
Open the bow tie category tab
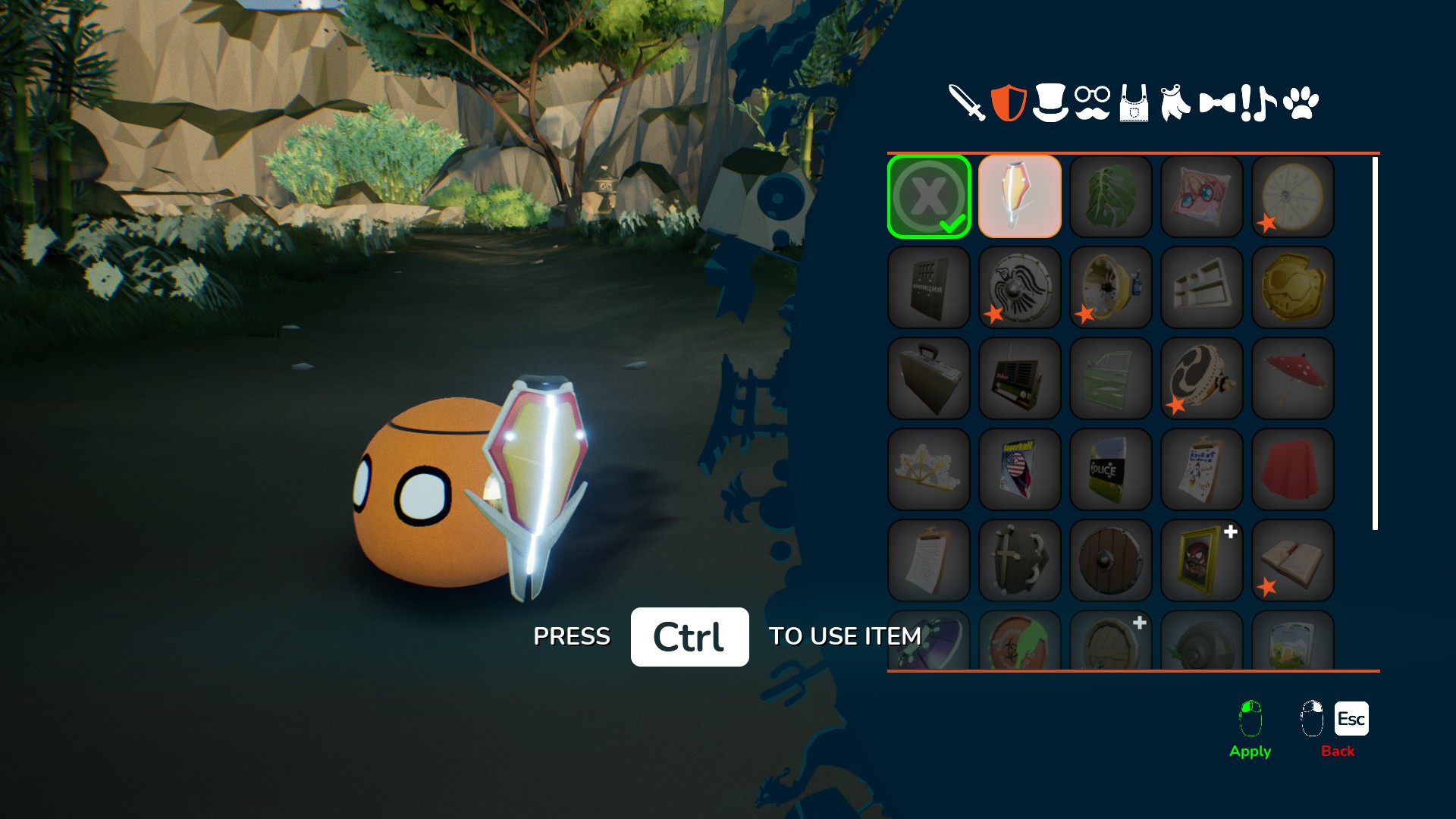1216,102
